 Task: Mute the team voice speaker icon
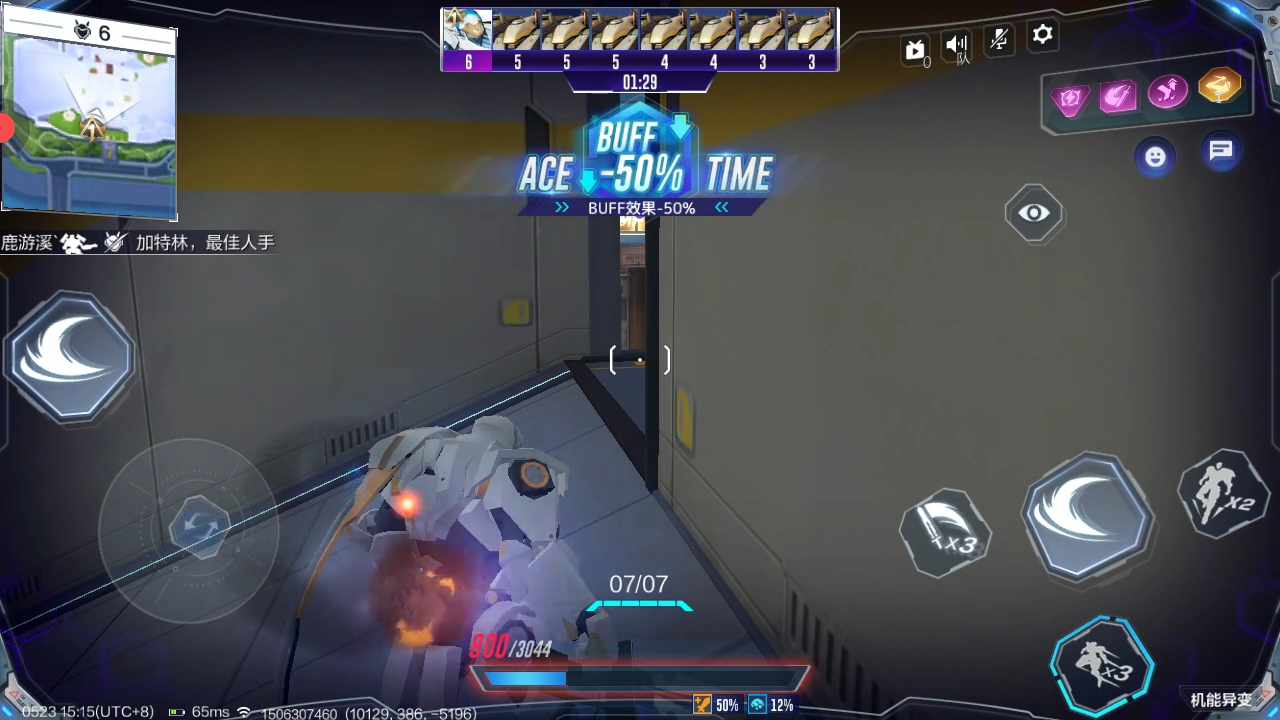click(956, 43)
